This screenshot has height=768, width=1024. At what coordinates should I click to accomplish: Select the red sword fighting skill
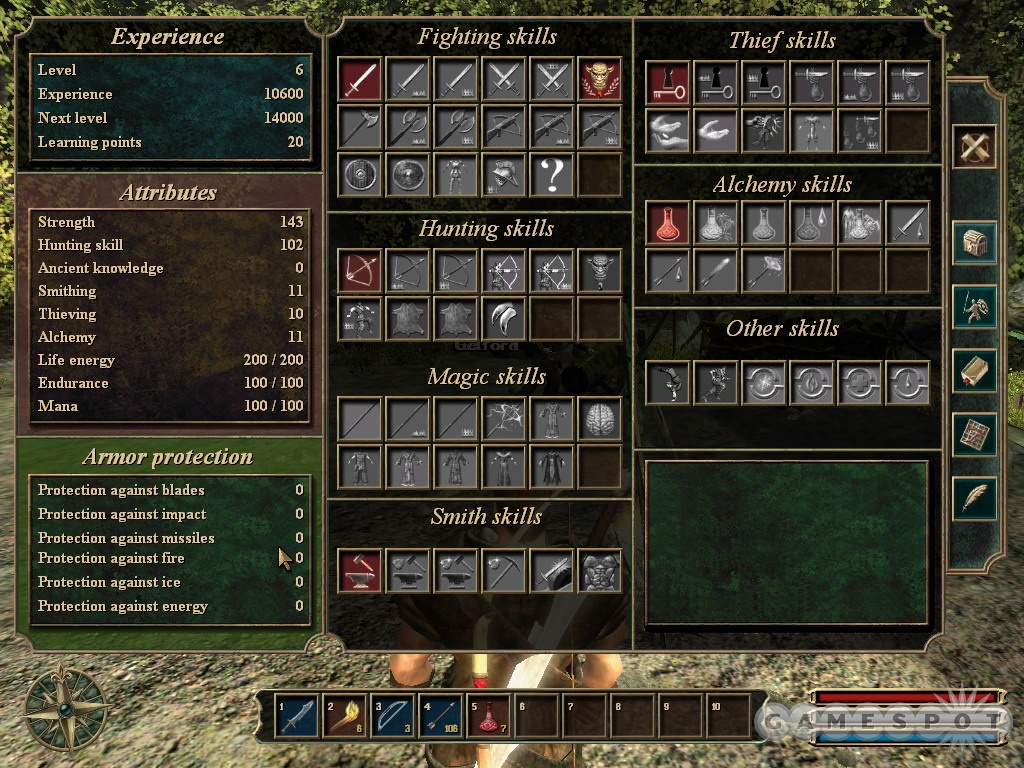coord(360,79)
